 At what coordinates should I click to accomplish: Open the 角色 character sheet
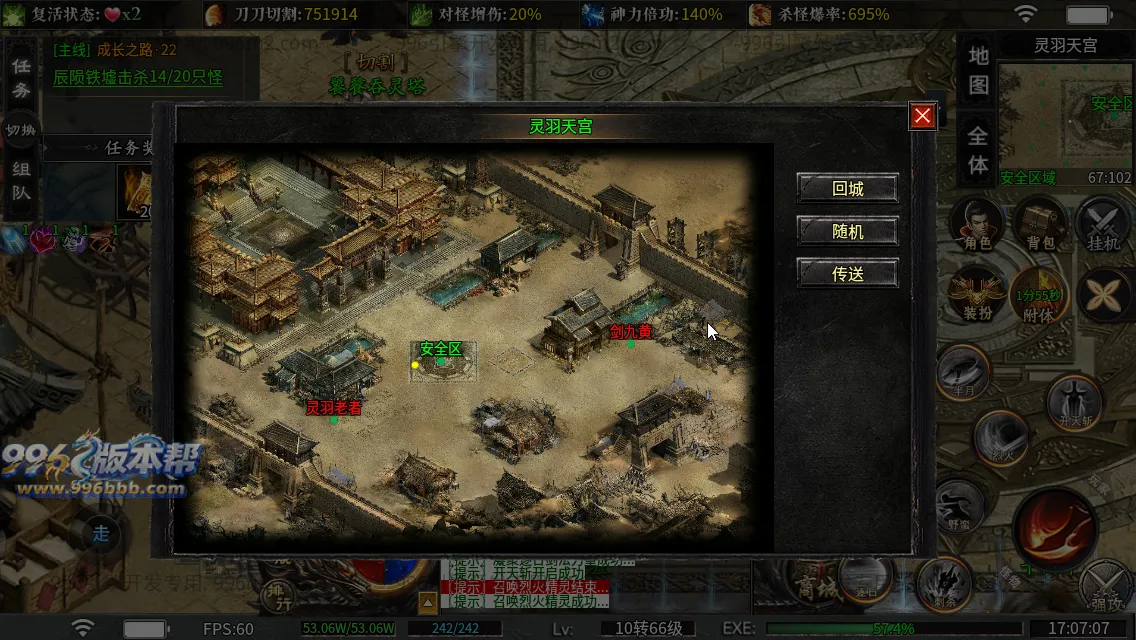tap(977, 224)
